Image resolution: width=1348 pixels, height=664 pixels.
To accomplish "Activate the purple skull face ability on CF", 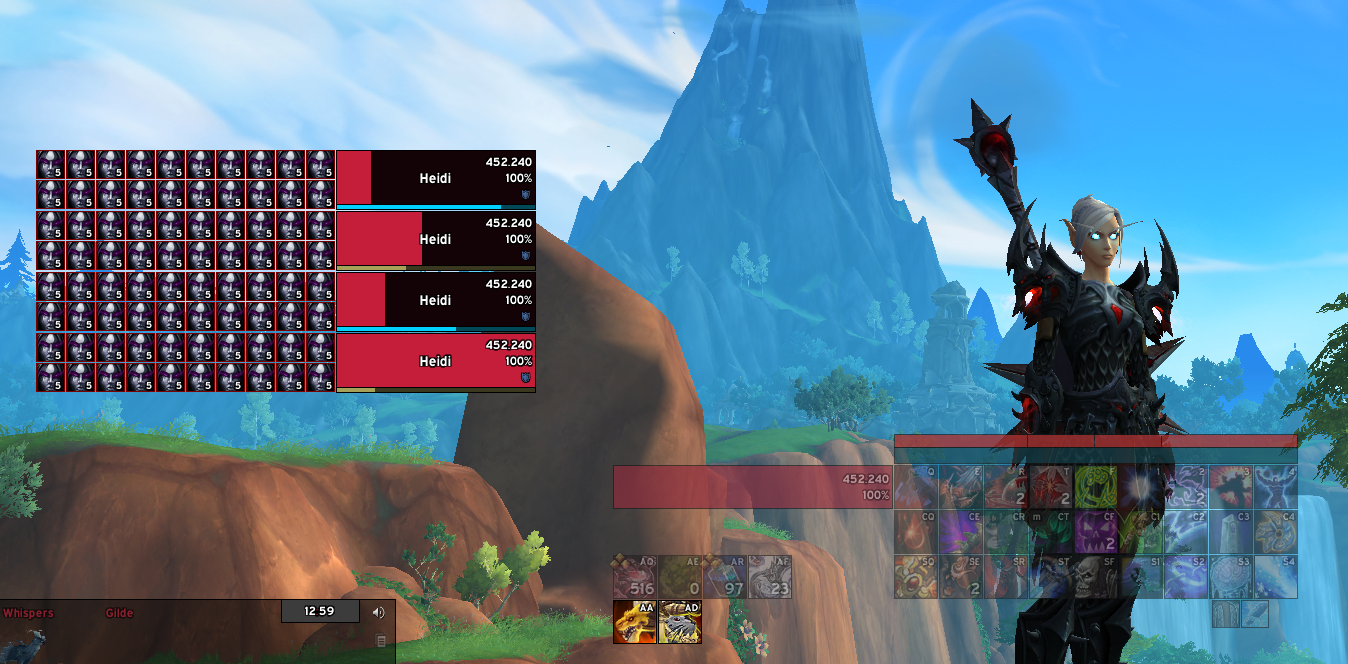I will (1095, 531).
